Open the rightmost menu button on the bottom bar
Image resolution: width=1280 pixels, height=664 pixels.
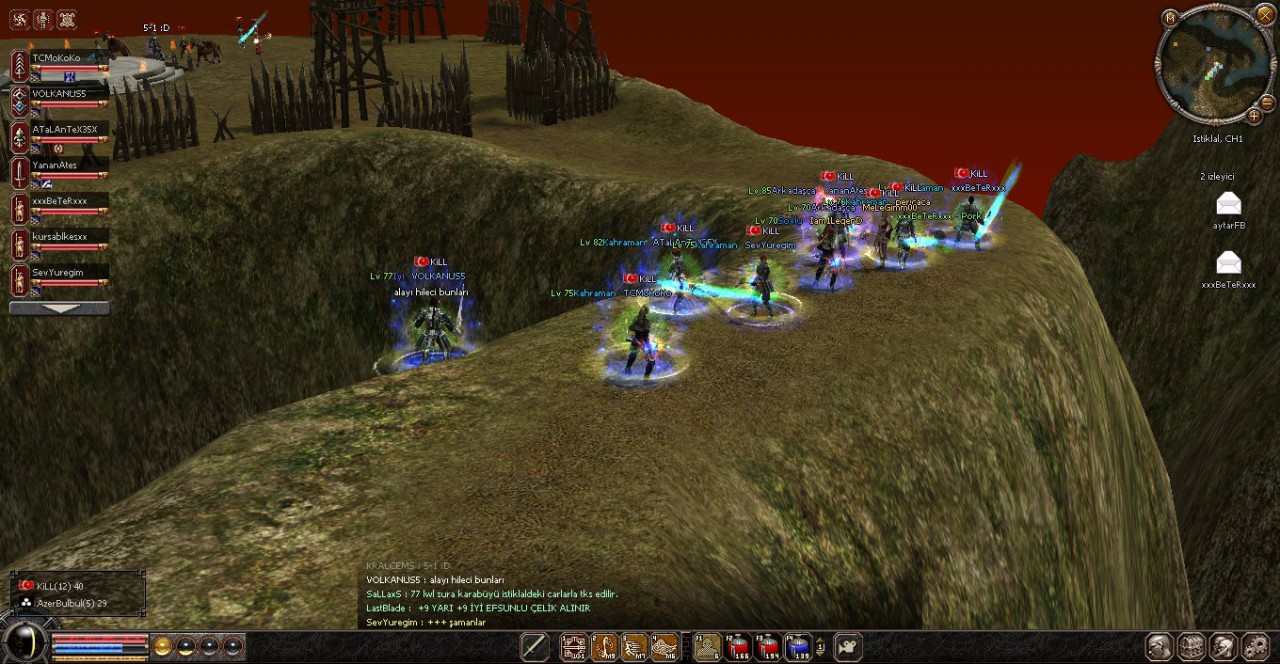click(1255, 647)
